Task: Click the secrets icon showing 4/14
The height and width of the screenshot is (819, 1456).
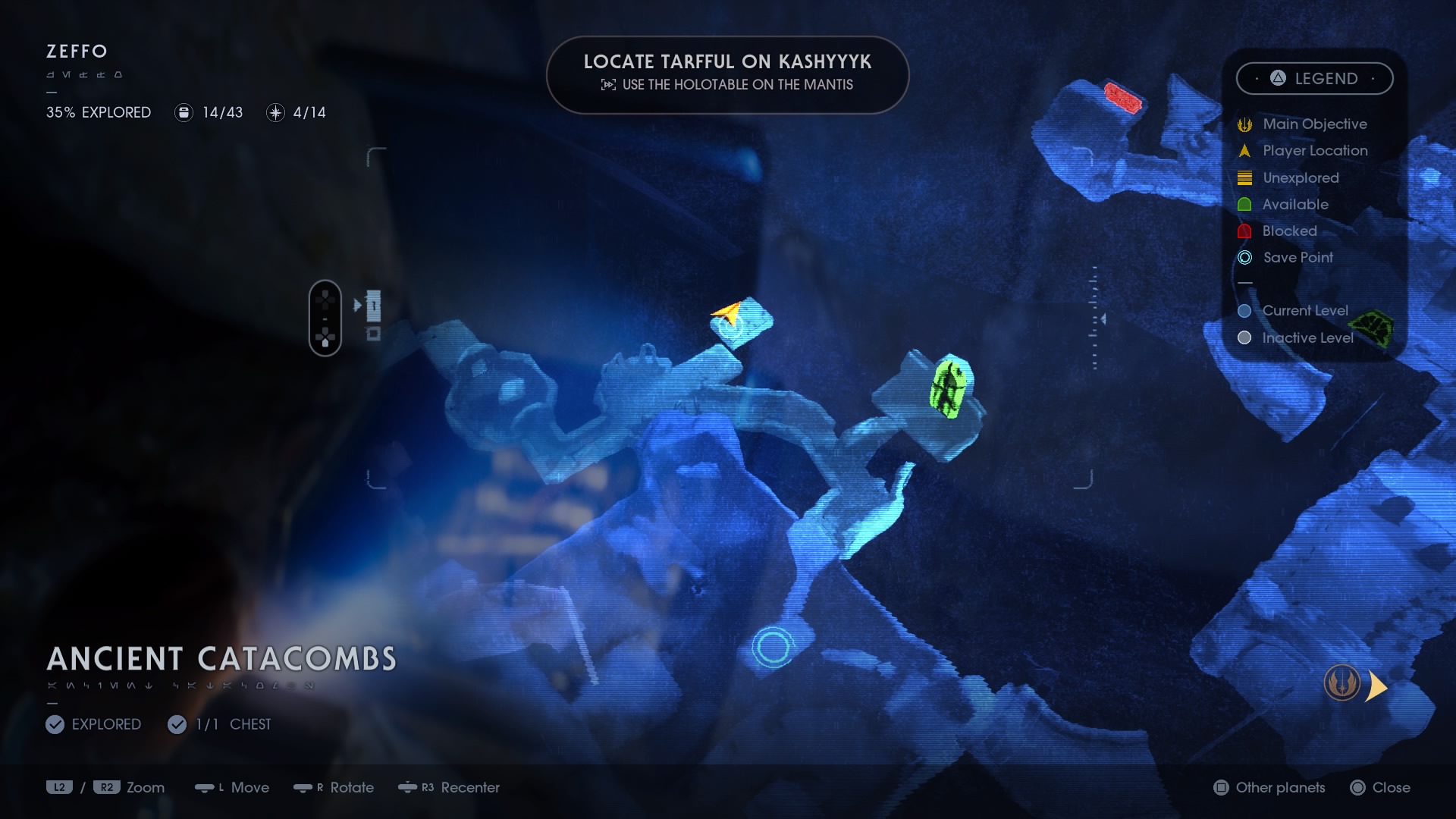Action: click(x=275, y=112)
